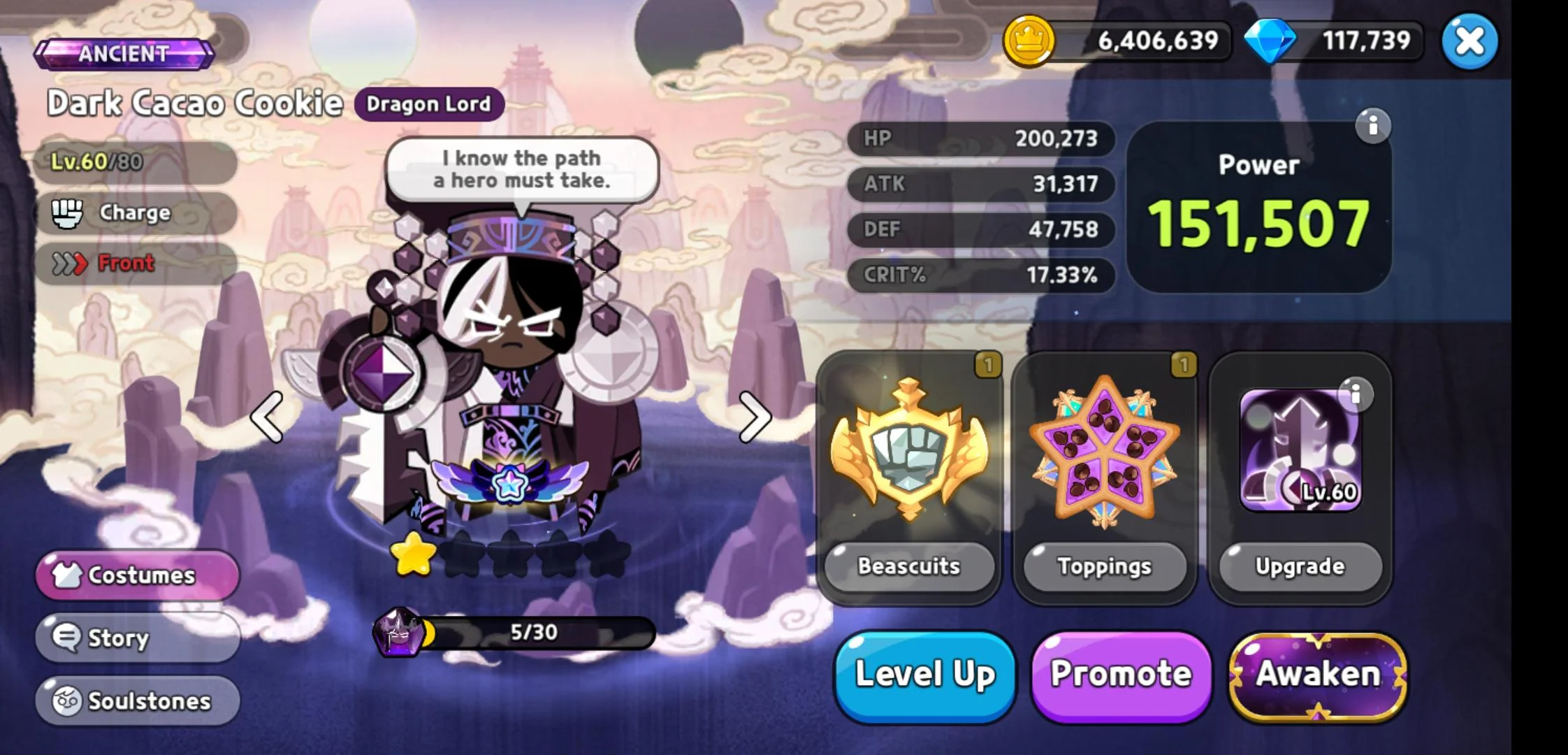Open the Beascuits equipment panel

(909, 477)
